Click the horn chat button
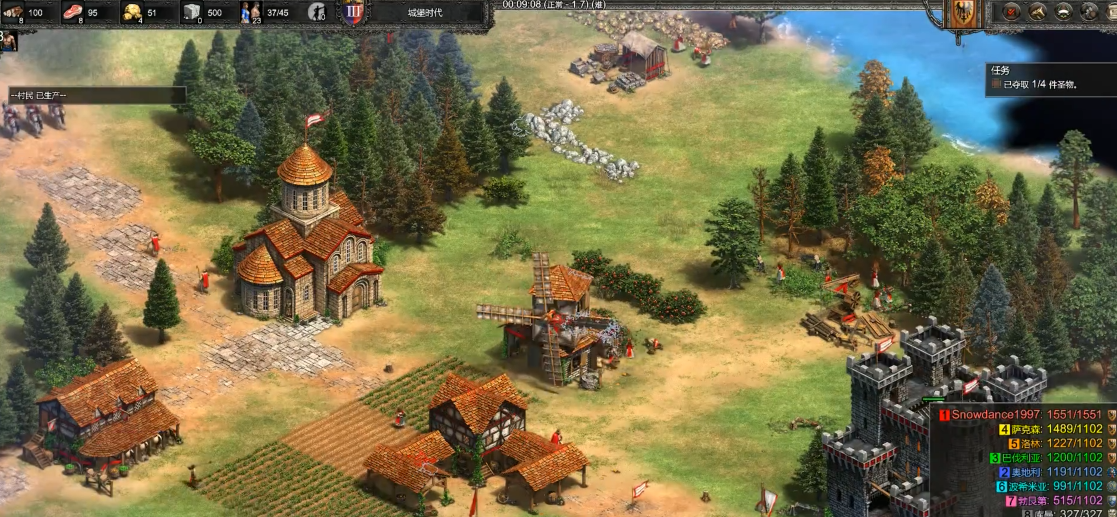Viewport: 1117px width, 517px height. coord(1037,13)
